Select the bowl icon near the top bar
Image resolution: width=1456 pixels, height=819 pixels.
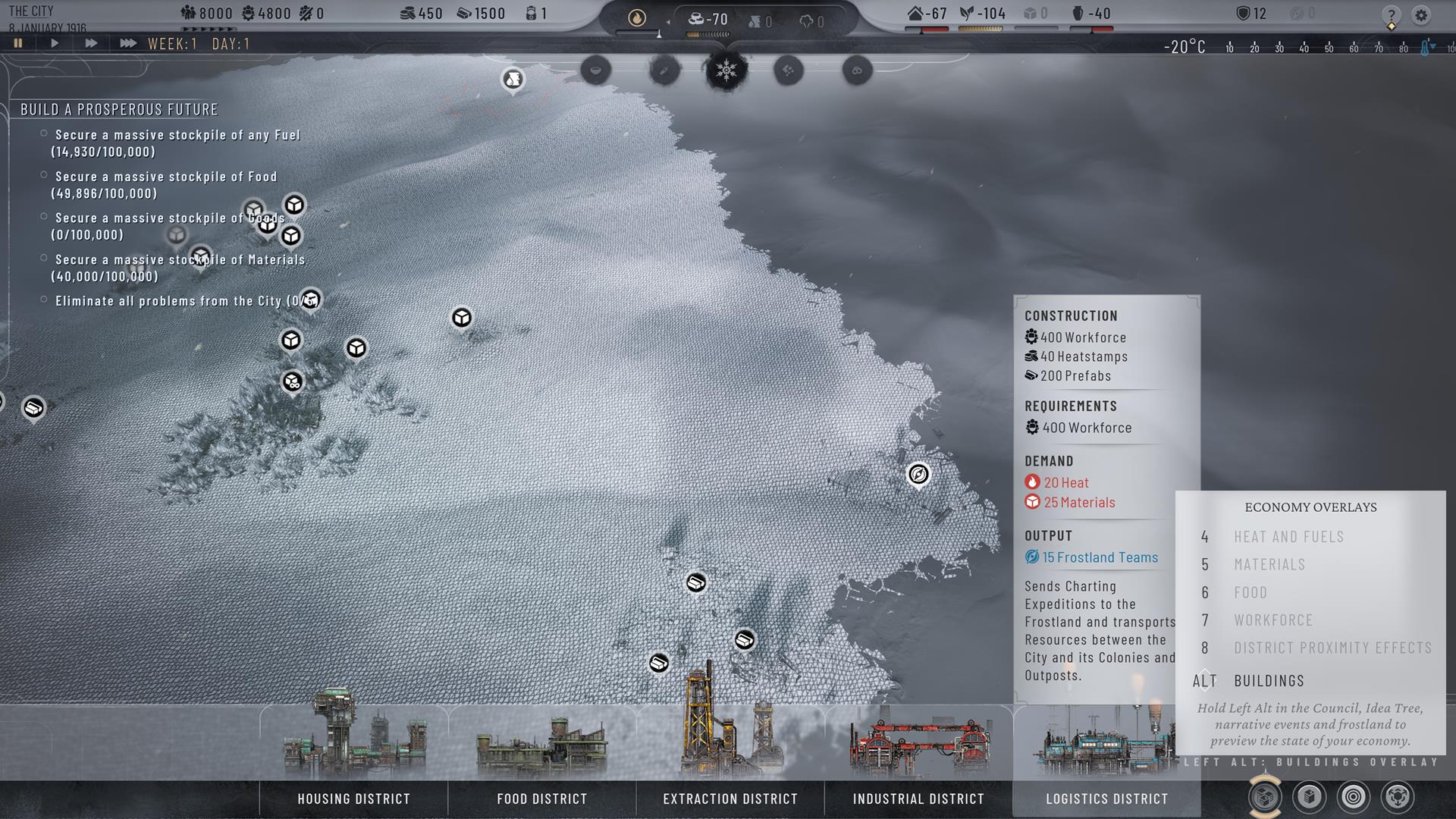click(596, 71)
